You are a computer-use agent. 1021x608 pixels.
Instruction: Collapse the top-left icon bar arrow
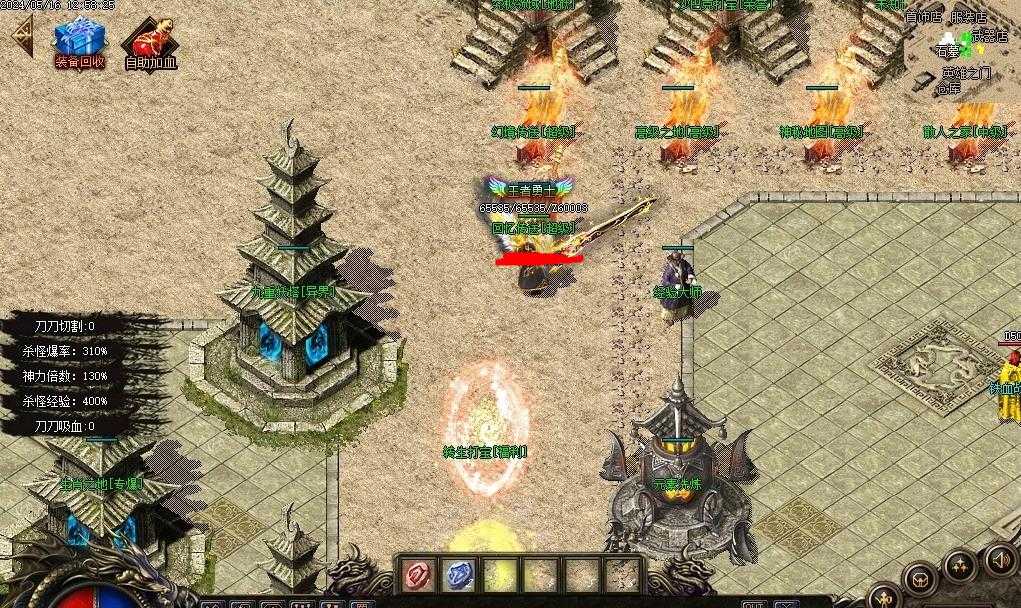point(20,36)
